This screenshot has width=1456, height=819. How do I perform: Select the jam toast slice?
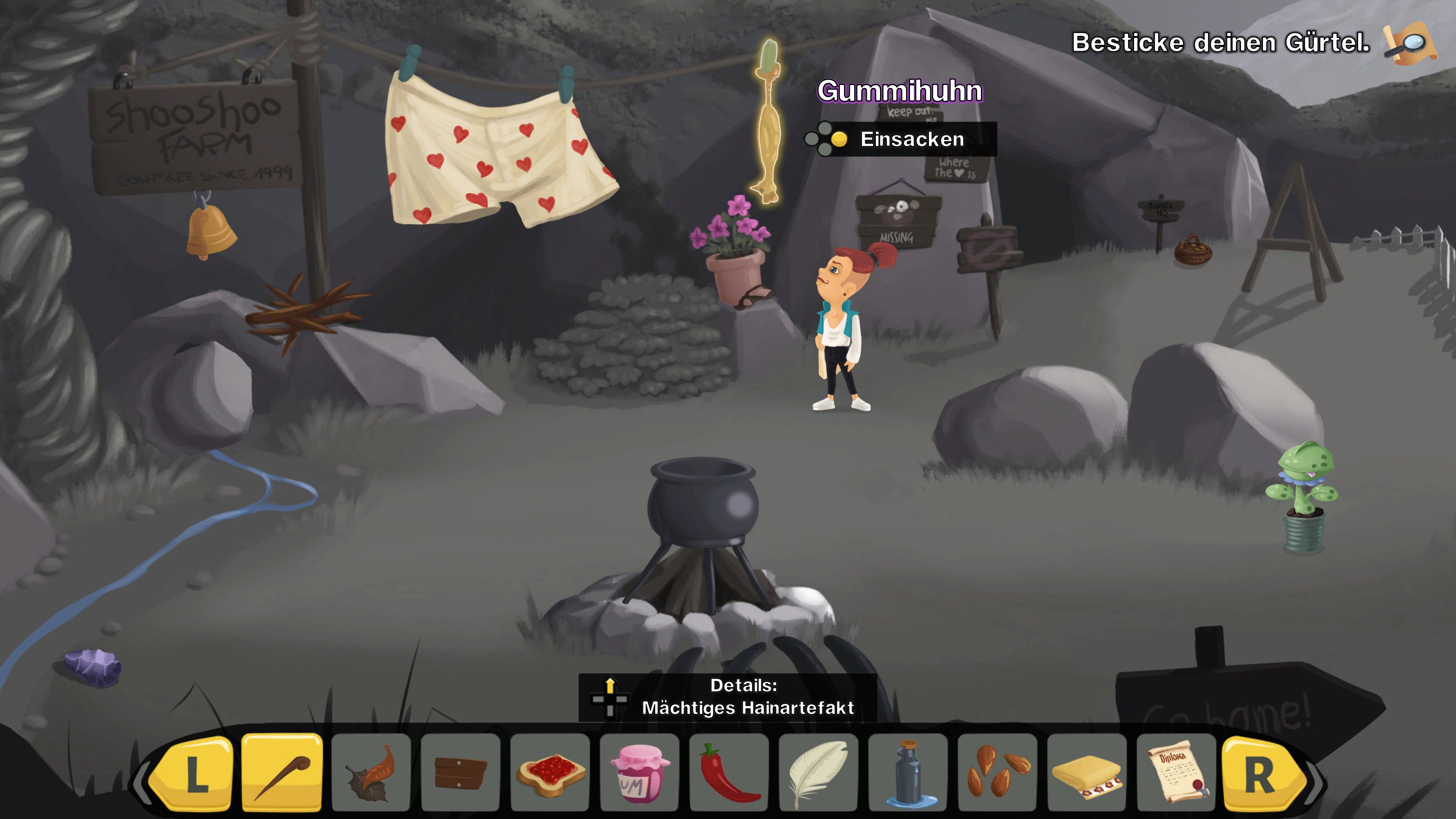pos(550,772)
